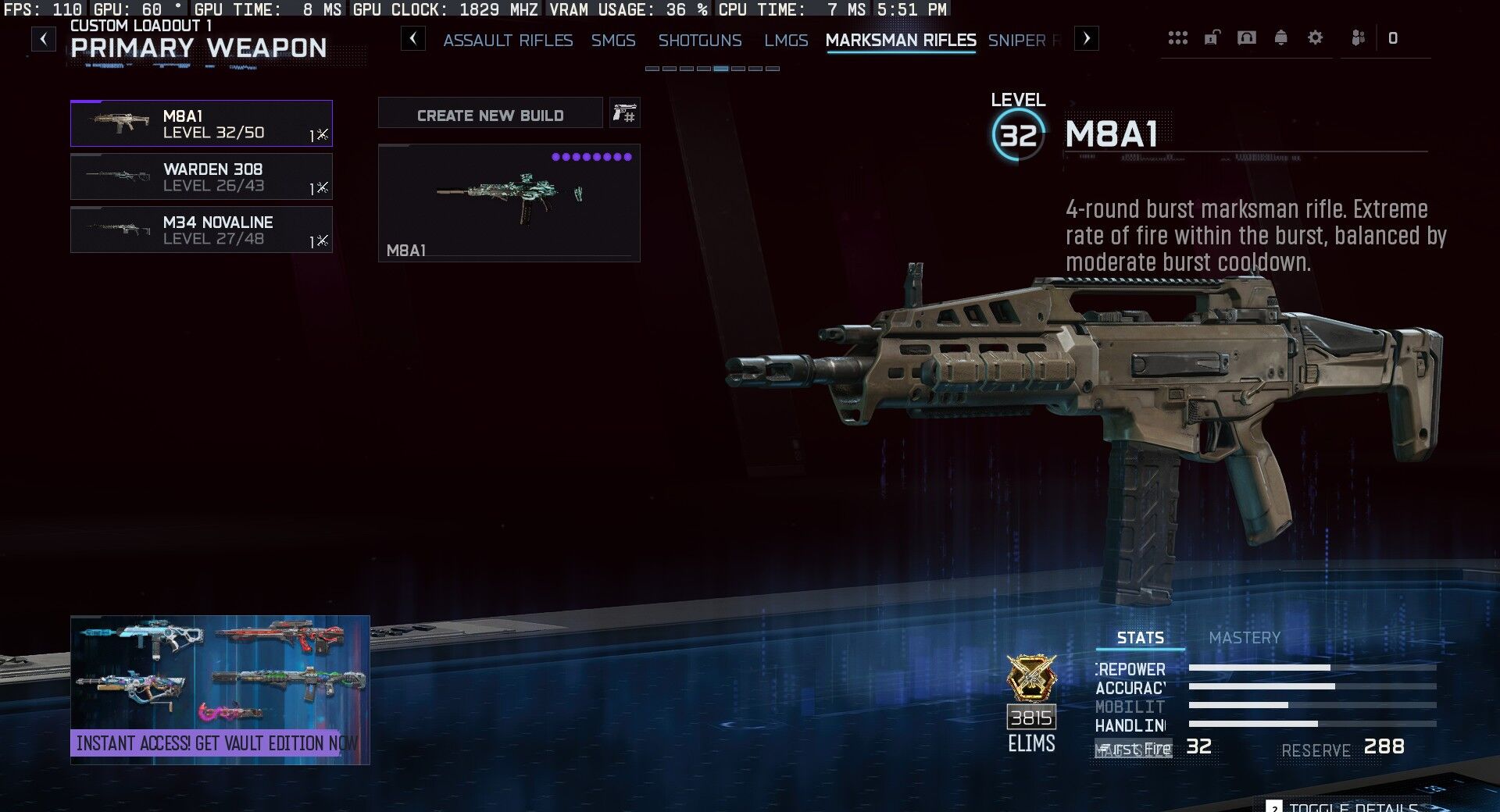Select the existing M8A1 build card
Screen dimensions: 1500x812
pos(509,202)
